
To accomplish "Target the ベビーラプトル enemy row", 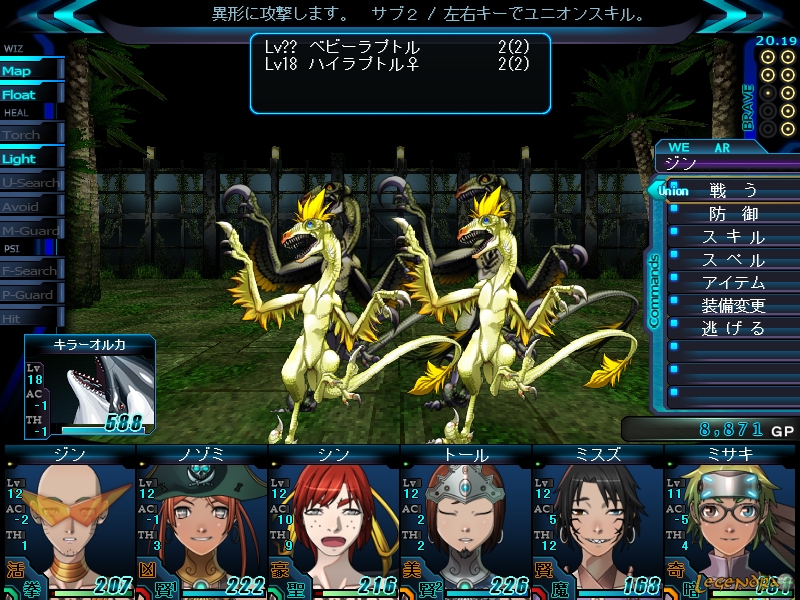I will coord(398,47).
